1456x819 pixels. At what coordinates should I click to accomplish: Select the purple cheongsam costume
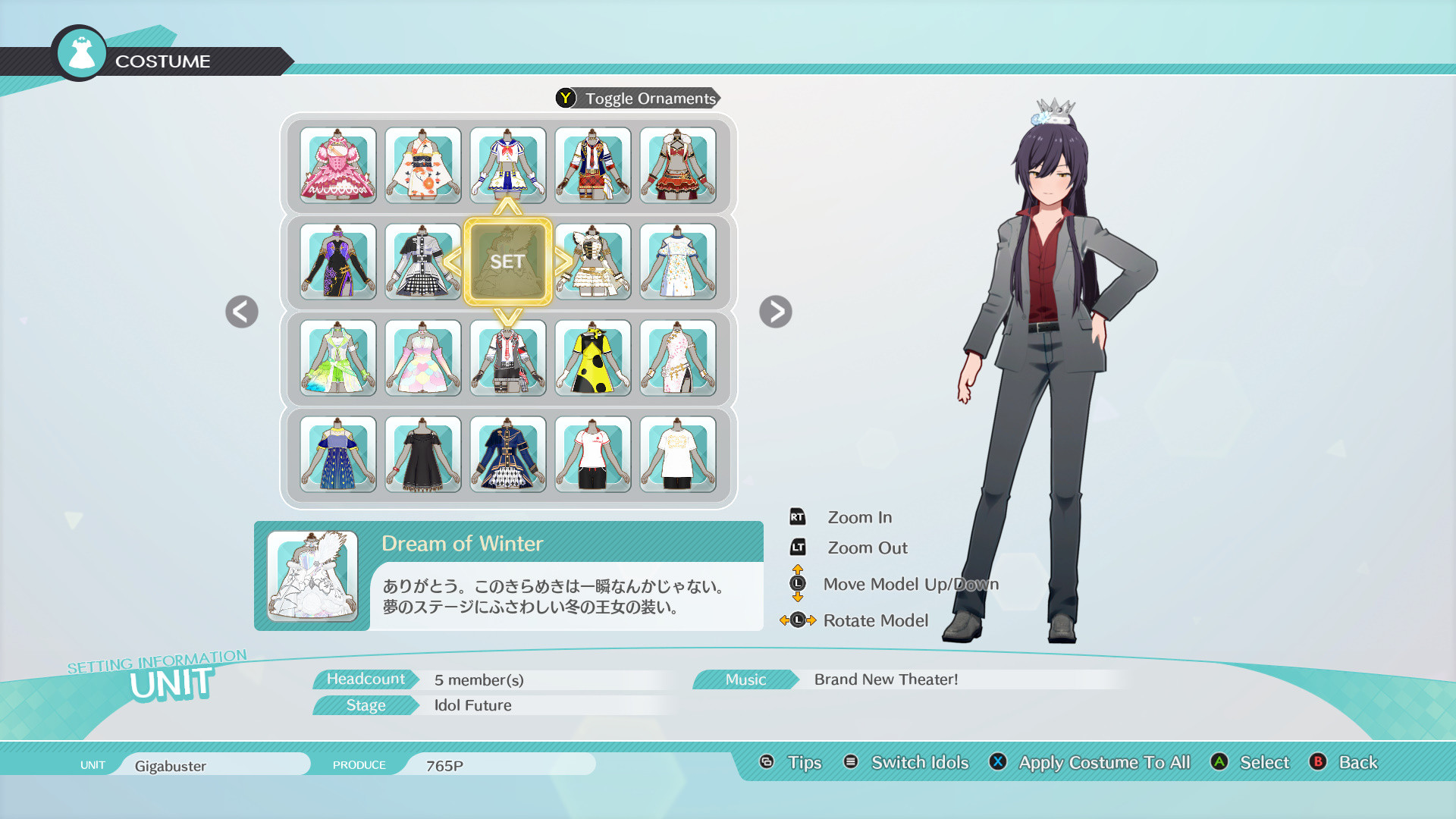(x=337, y=262)
